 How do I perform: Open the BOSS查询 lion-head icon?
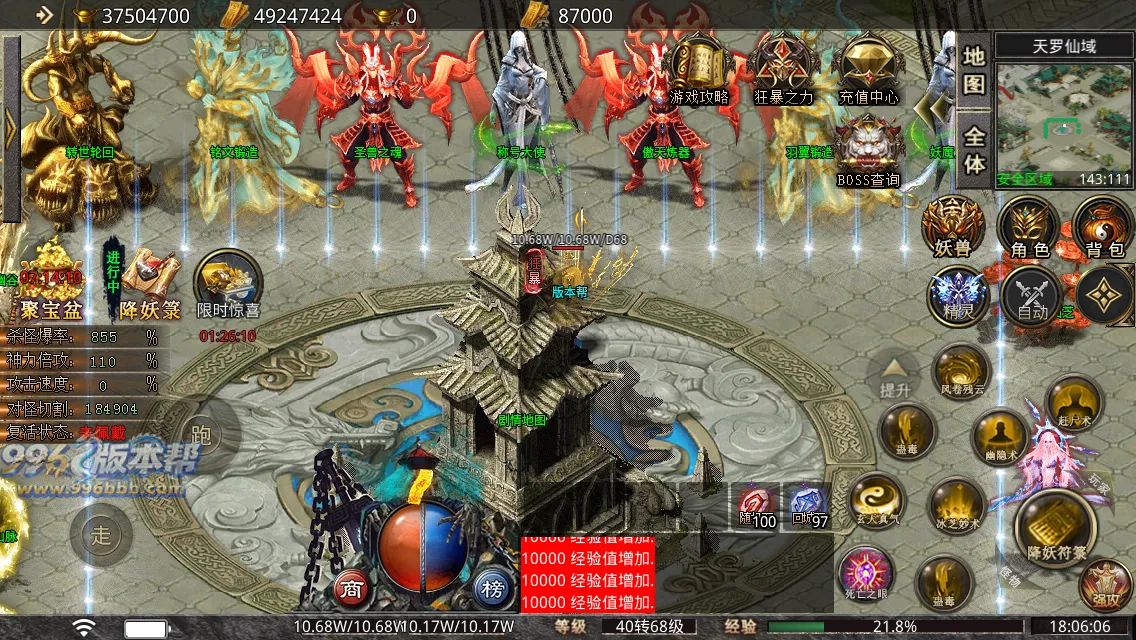(x=867, y=152)
